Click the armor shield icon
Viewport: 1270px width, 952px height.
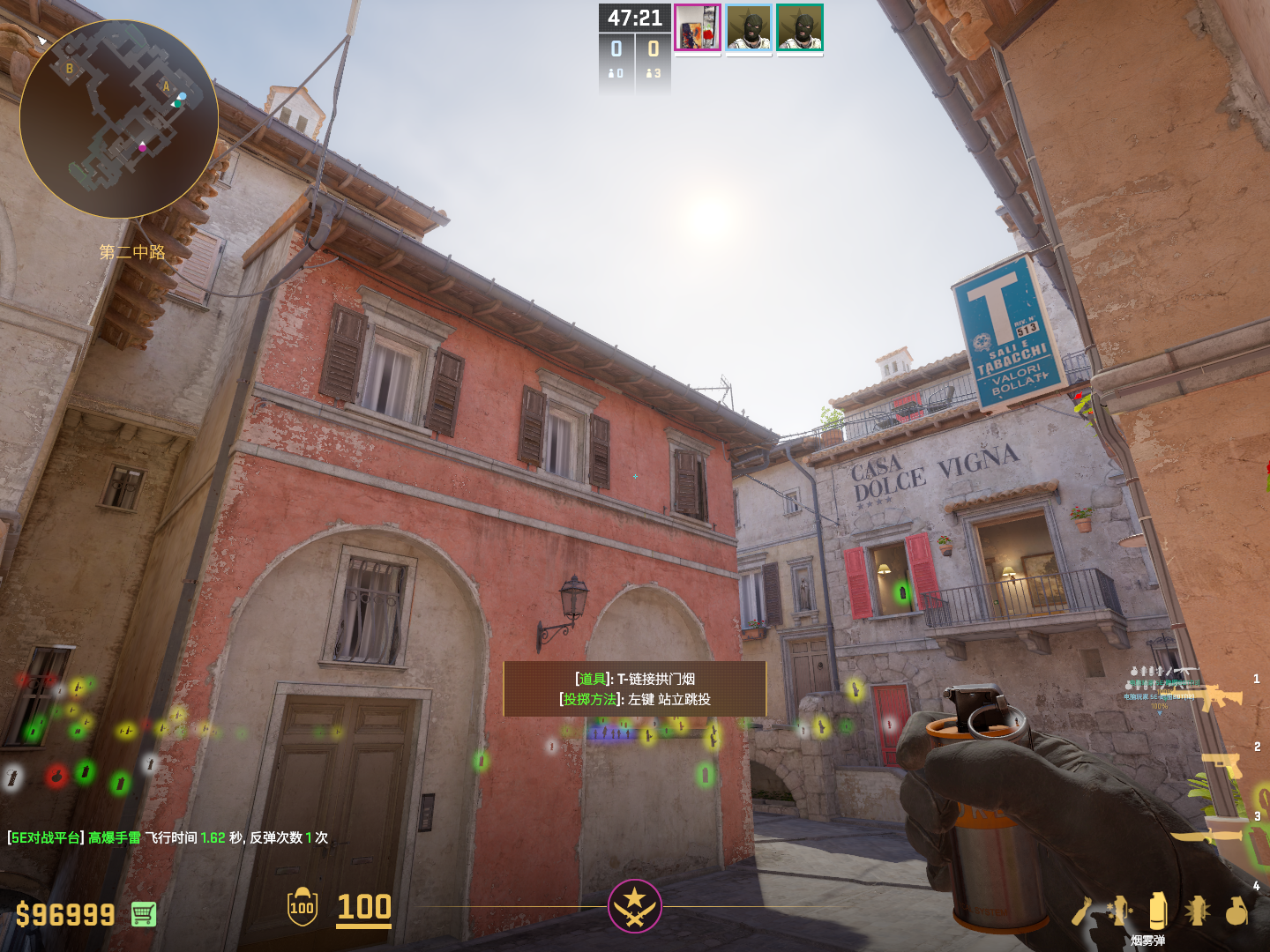pos(303,907)
